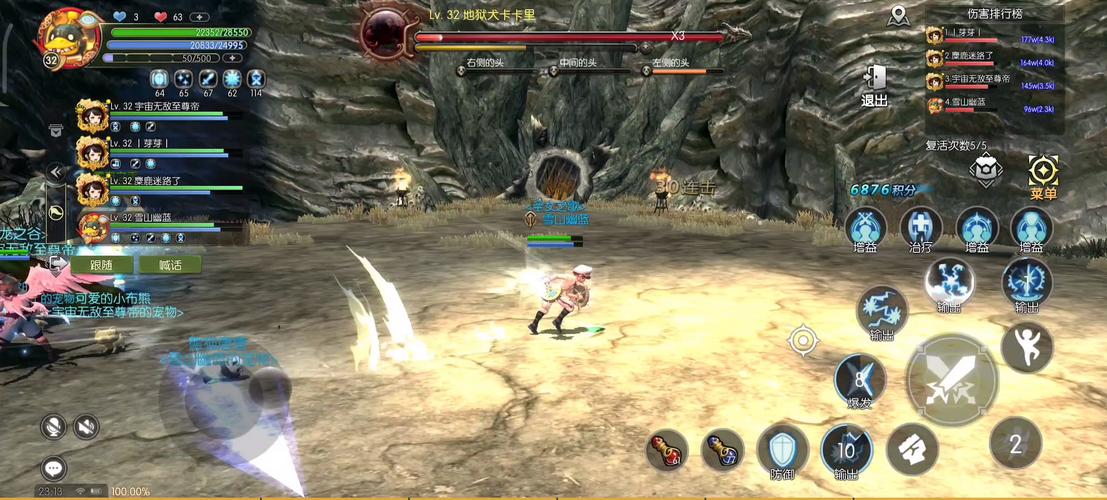Open the 伤害排行榜 damage ranking panel
The image size is (1107, 500).
[995, 14]
